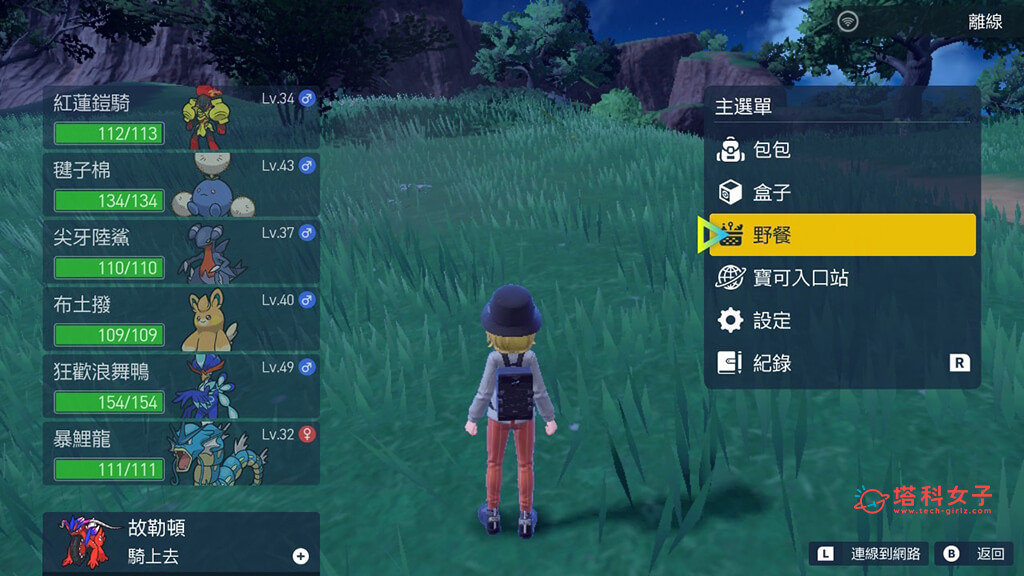Select party member 紅蓮鎧騎
Screen dimensions: 1024x576
(180, 117)
